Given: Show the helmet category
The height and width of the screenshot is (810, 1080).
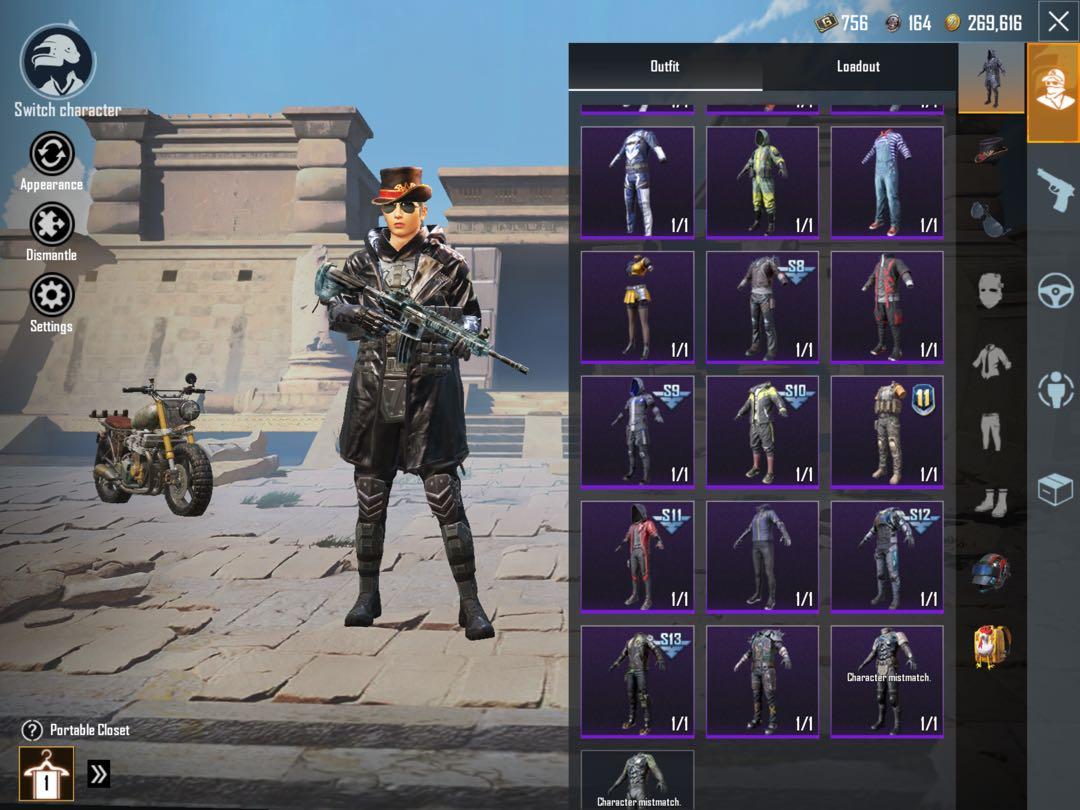Looking at the screenshot, I should 990,574.
